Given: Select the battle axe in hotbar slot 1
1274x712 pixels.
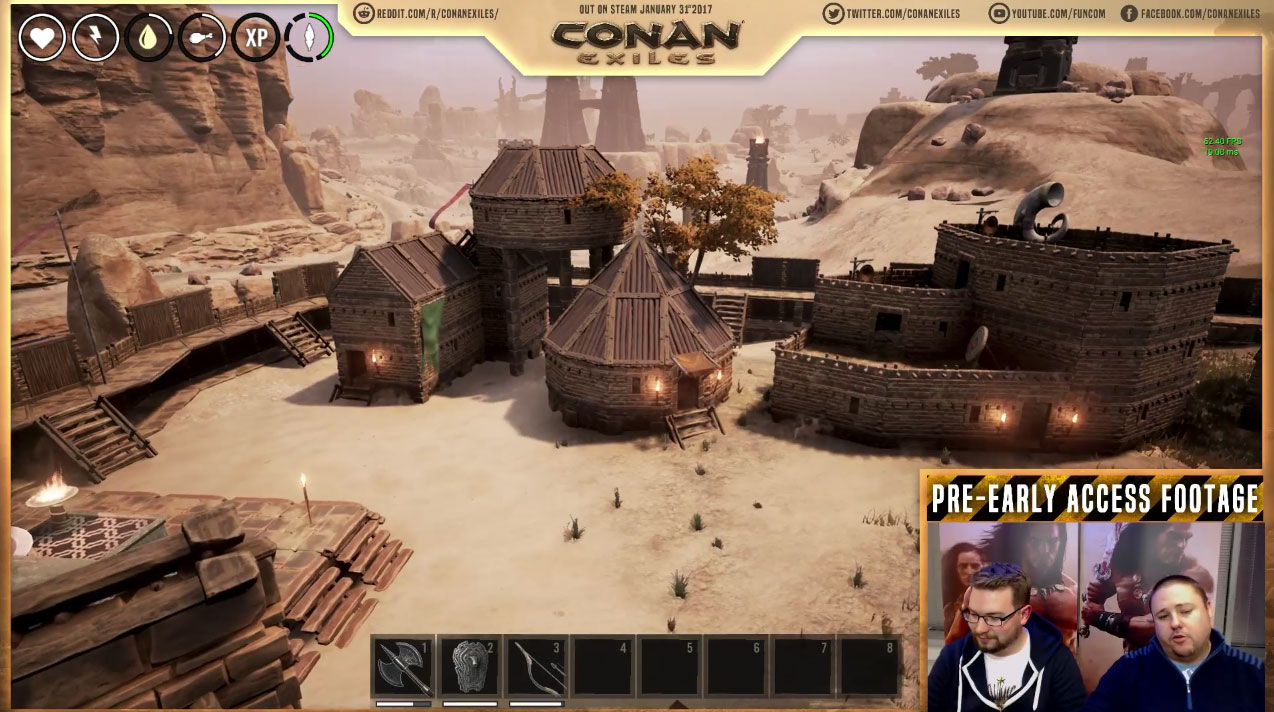Looking at the screenshot, I should tap(404, 666).
